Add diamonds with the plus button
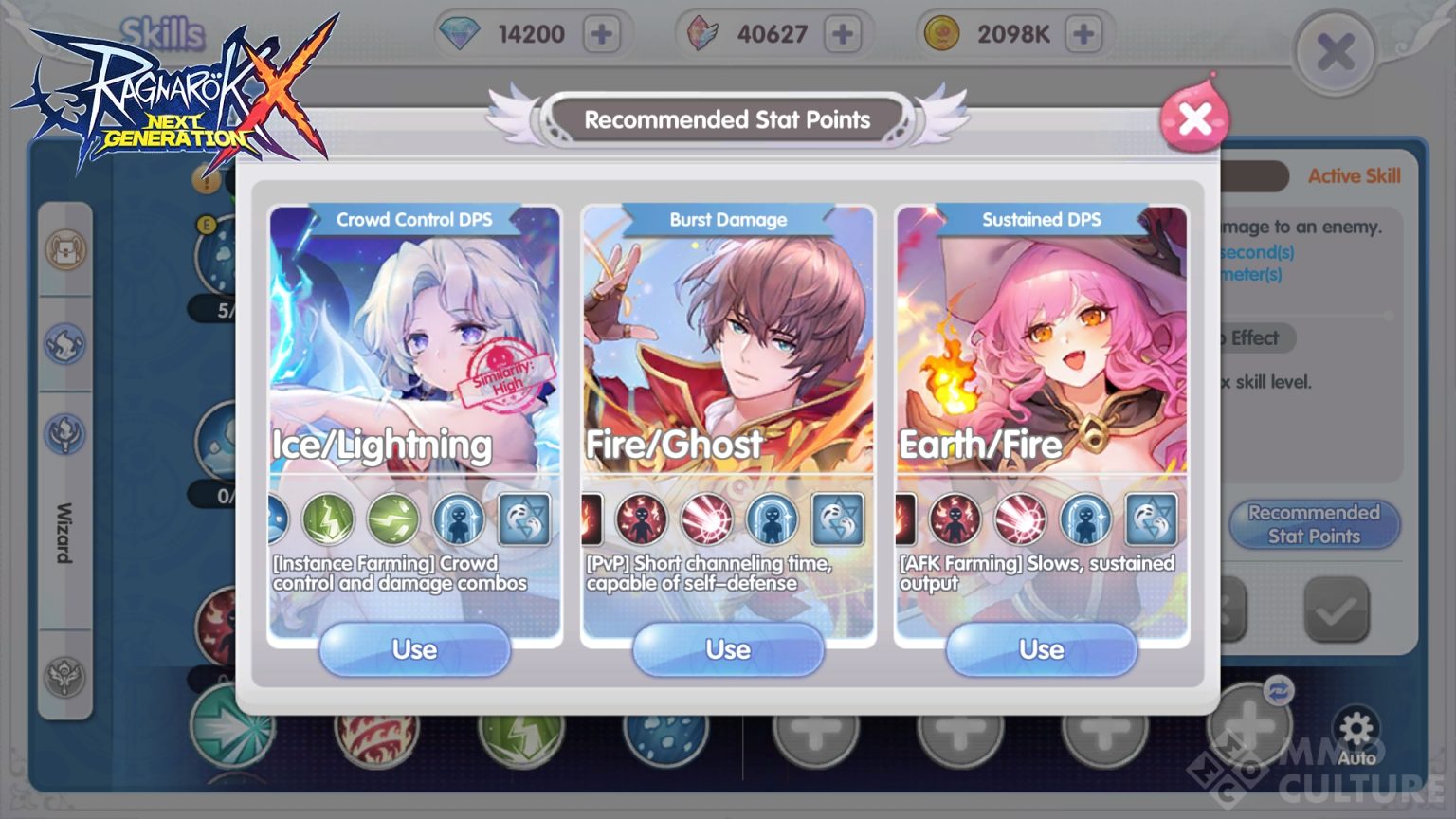This screenshot has height=819, width=1456. (x=604, y=33)
